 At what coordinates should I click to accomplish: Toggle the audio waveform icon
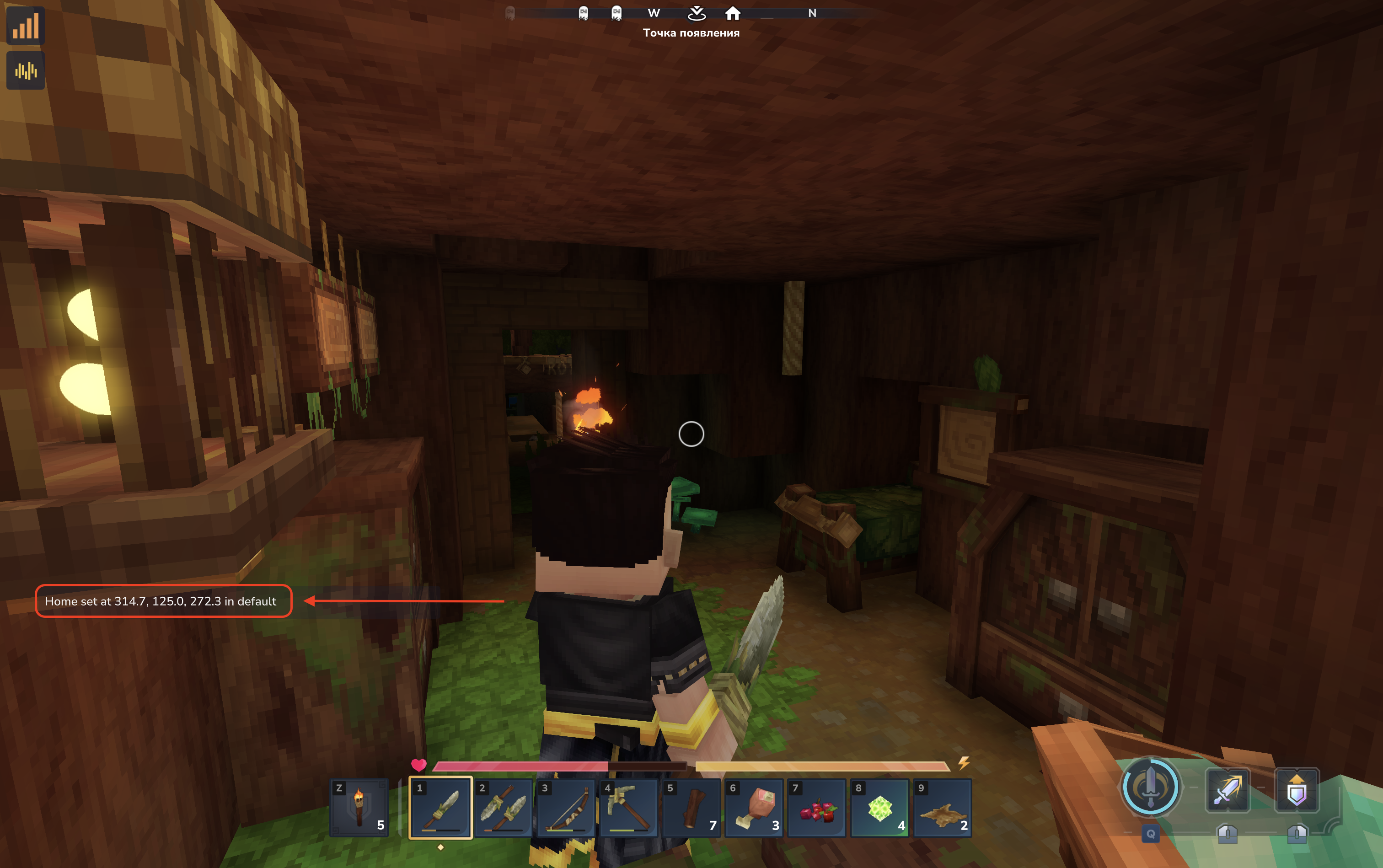(x=25, y=70)
